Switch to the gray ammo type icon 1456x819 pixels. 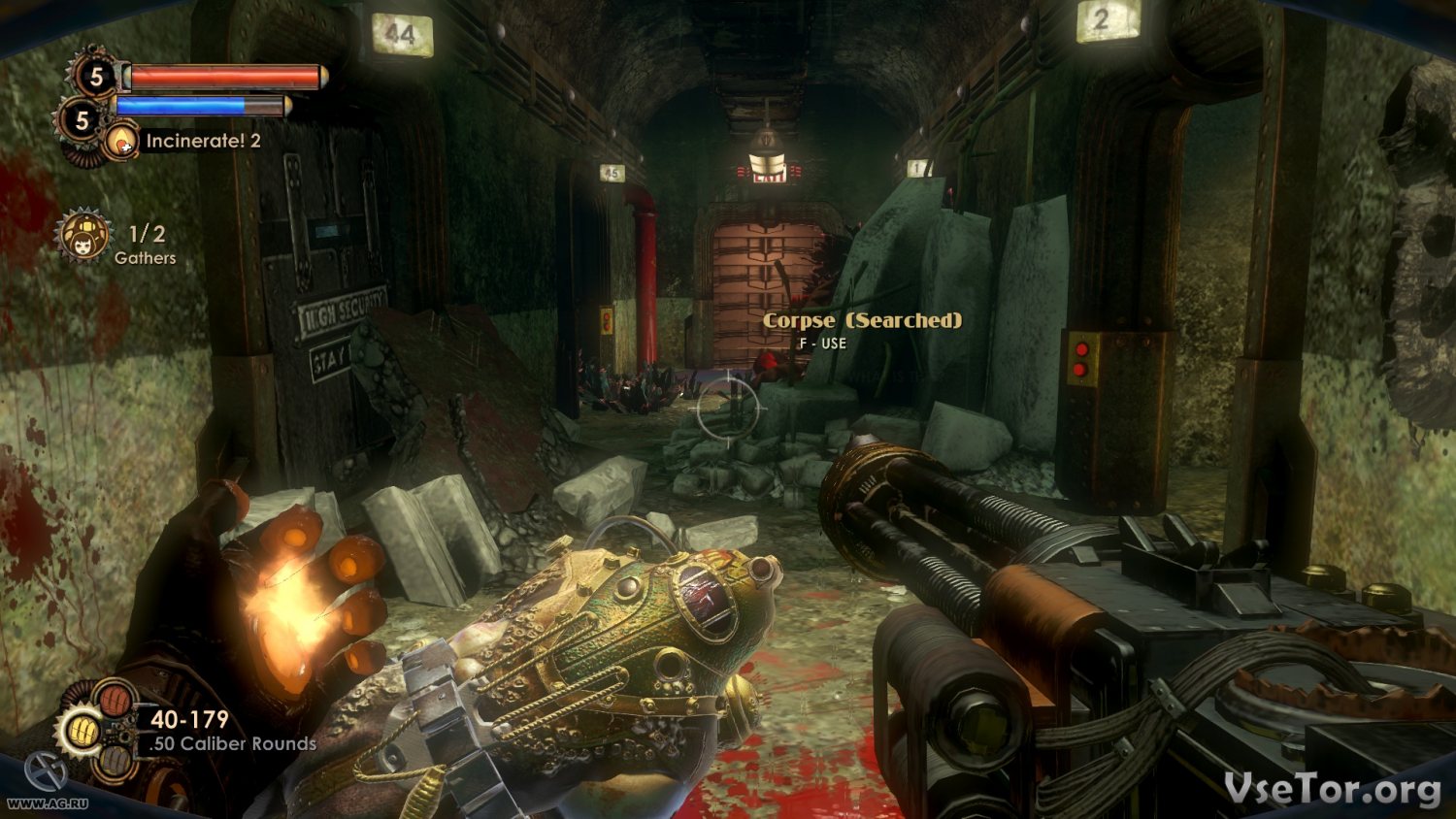[x=116, y=763]
